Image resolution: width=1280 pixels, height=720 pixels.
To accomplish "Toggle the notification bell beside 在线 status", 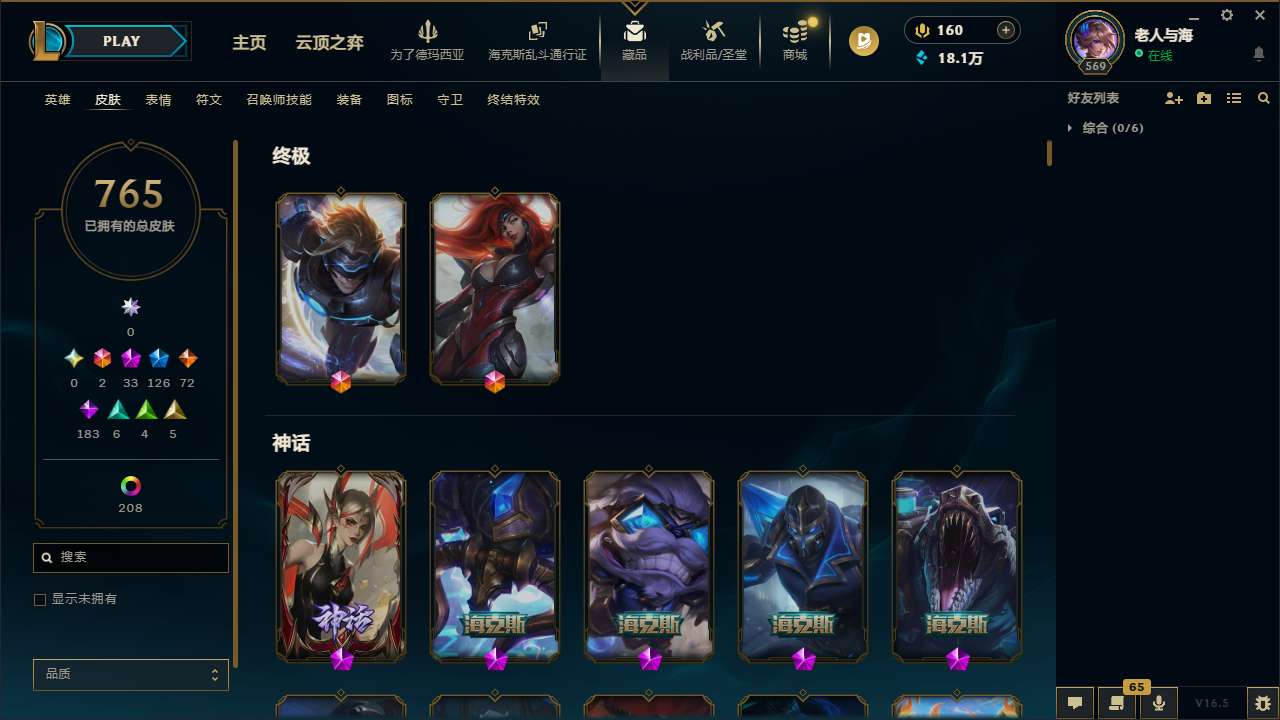I will [1258, 55].
